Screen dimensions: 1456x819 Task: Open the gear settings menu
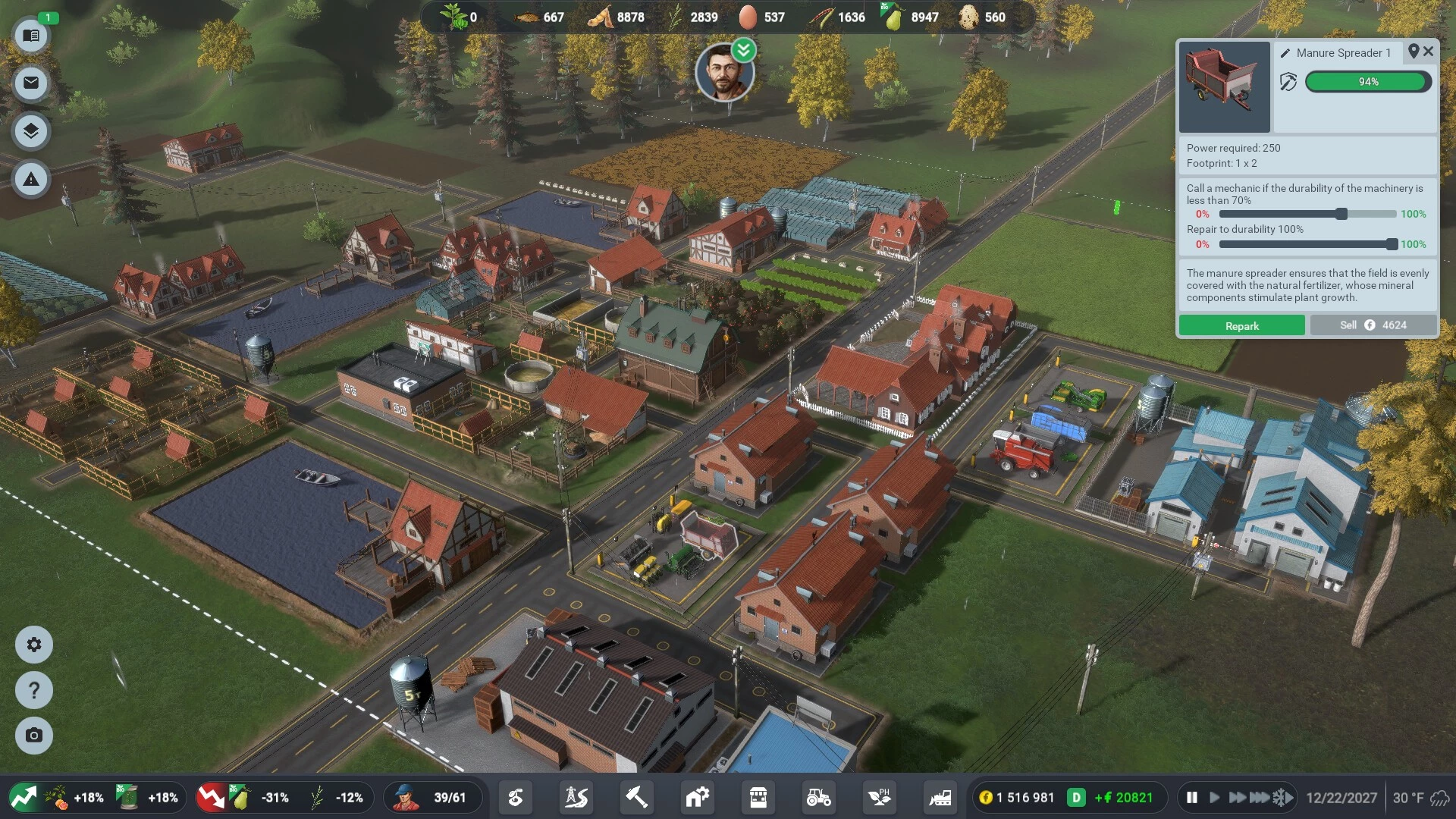(x=34, y=645)
